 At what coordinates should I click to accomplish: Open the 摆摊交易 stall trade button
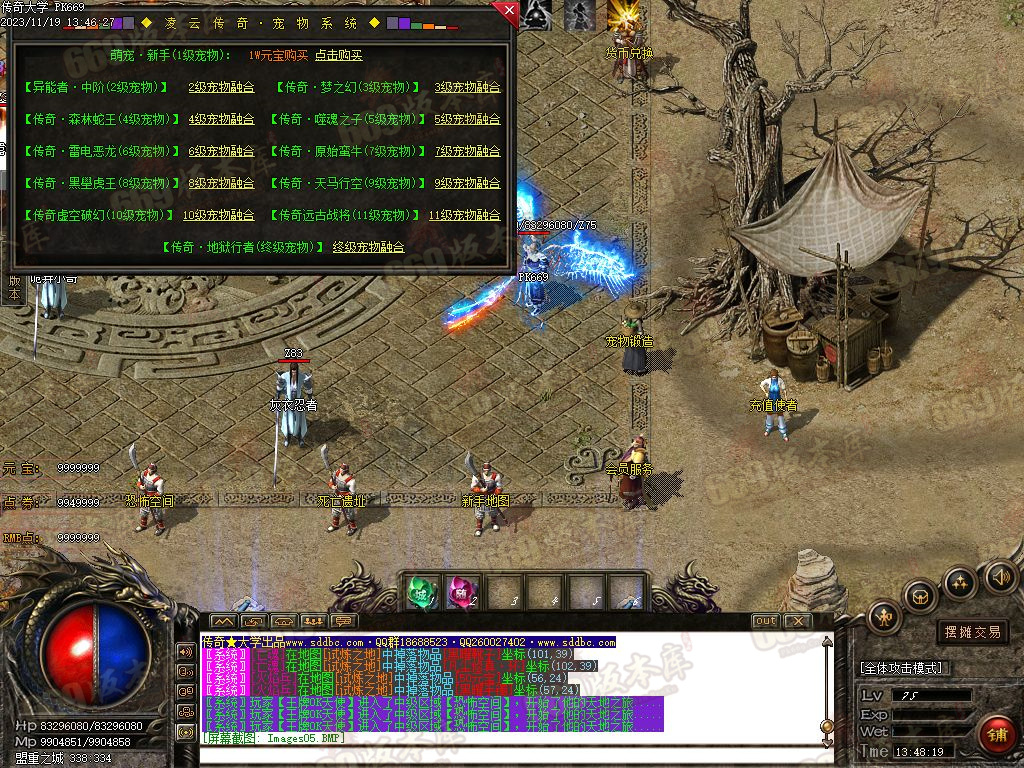coord(972,632)
